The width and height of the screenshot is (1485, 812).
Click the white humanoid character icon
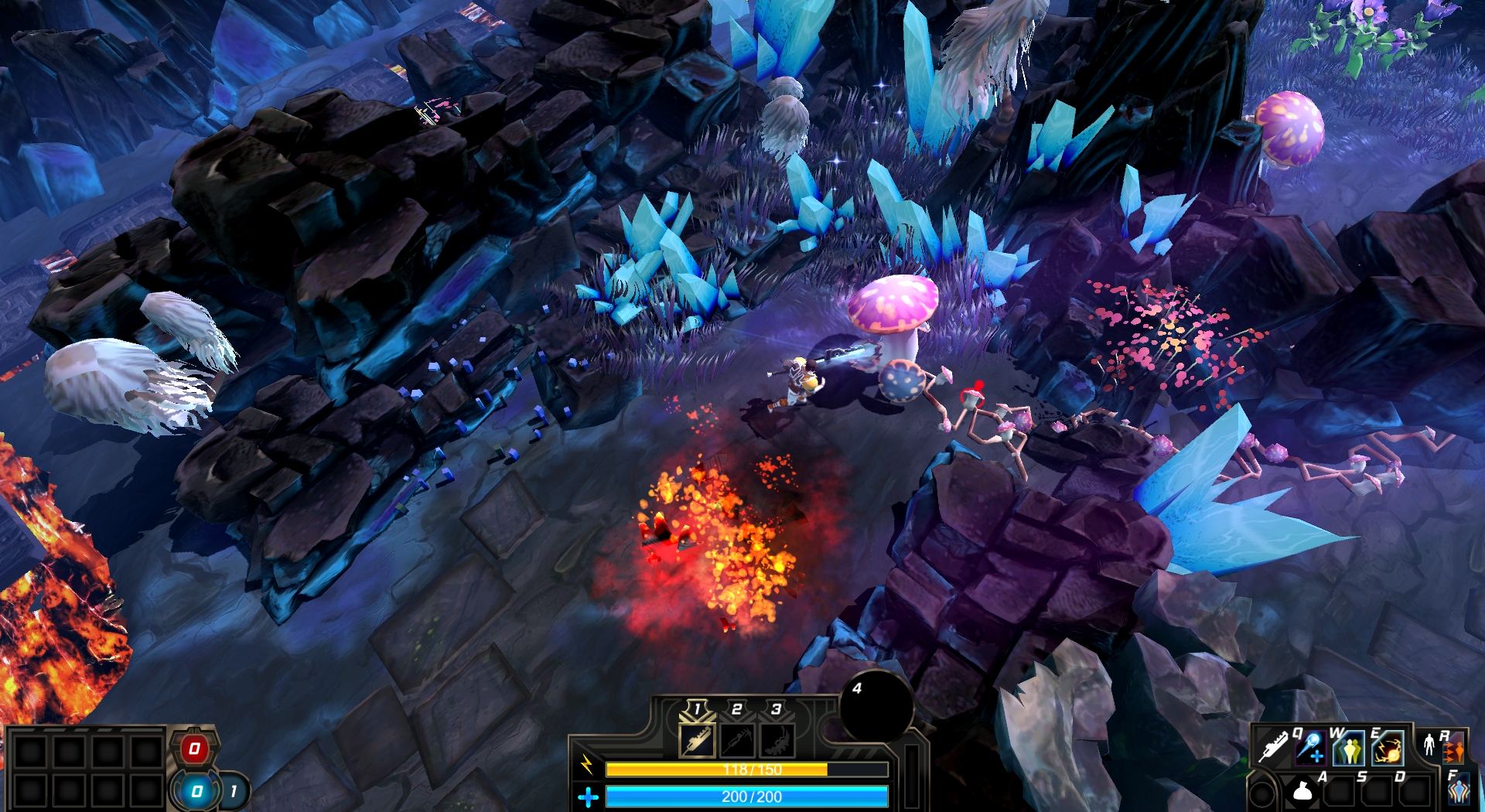pyautogui.click(x=1429, y=745)
